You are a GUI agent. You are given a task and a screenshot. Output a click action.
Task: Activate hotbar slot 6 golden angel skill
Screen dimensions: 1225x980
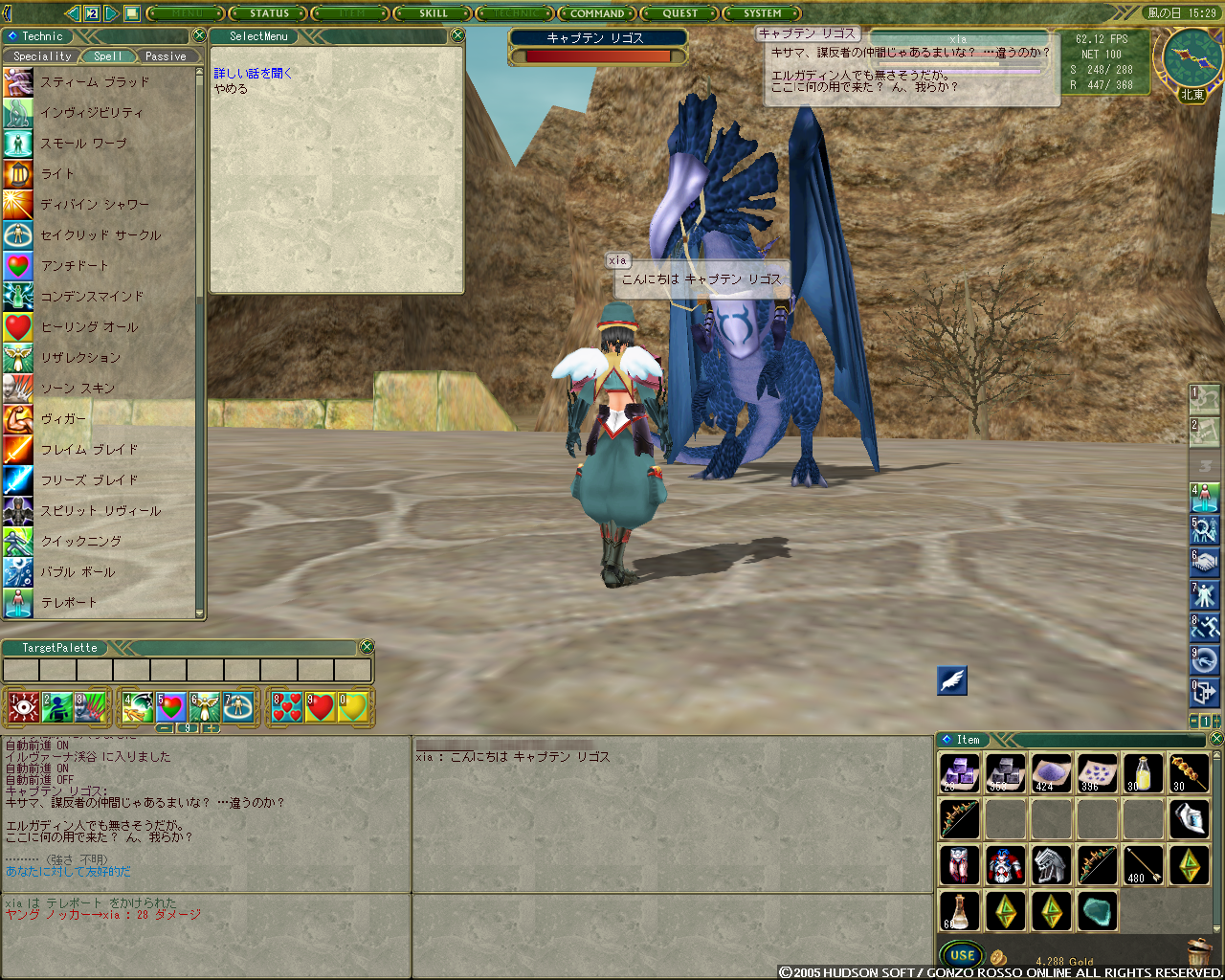204,707
